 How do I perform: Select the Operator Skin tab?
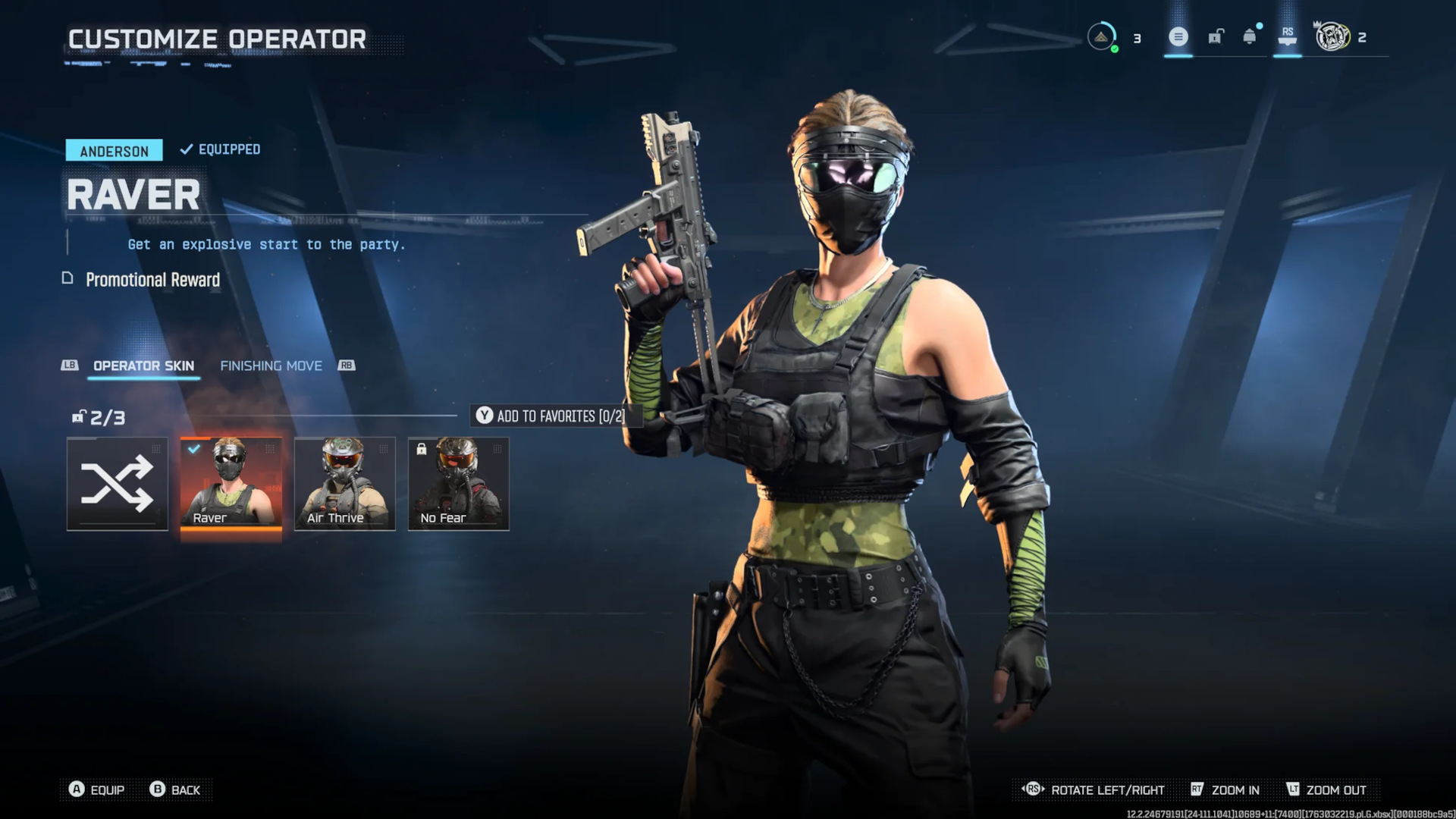[x=143, y=366]
